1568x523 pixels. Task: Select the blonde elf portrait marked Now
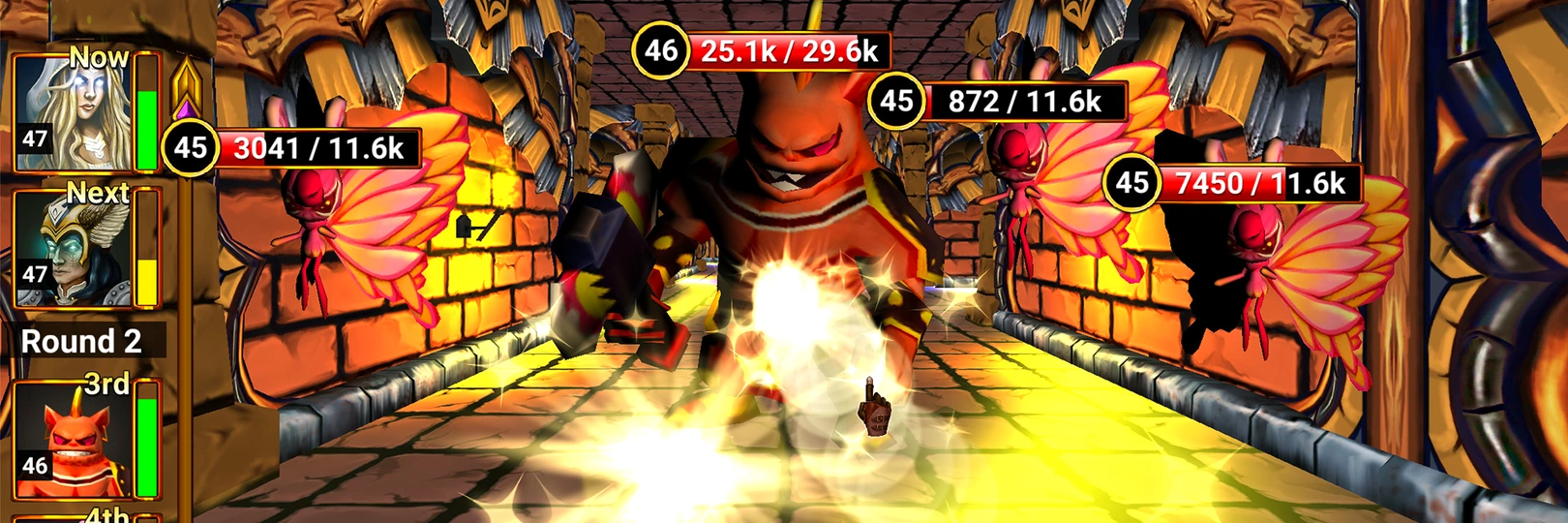(74, 113)
